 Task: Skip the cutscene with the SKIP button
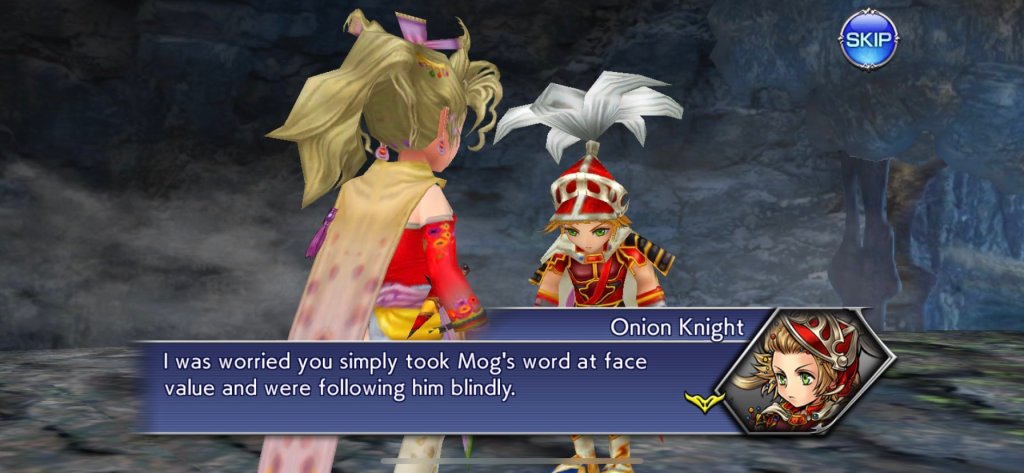tap(868, 40)
